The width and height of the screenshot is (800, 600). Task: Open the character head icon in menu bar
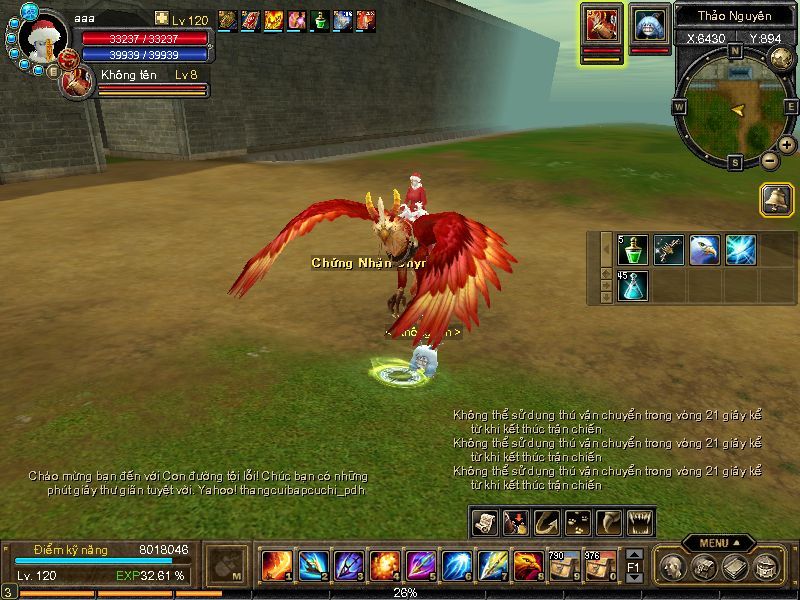click(x=675, y=567)
